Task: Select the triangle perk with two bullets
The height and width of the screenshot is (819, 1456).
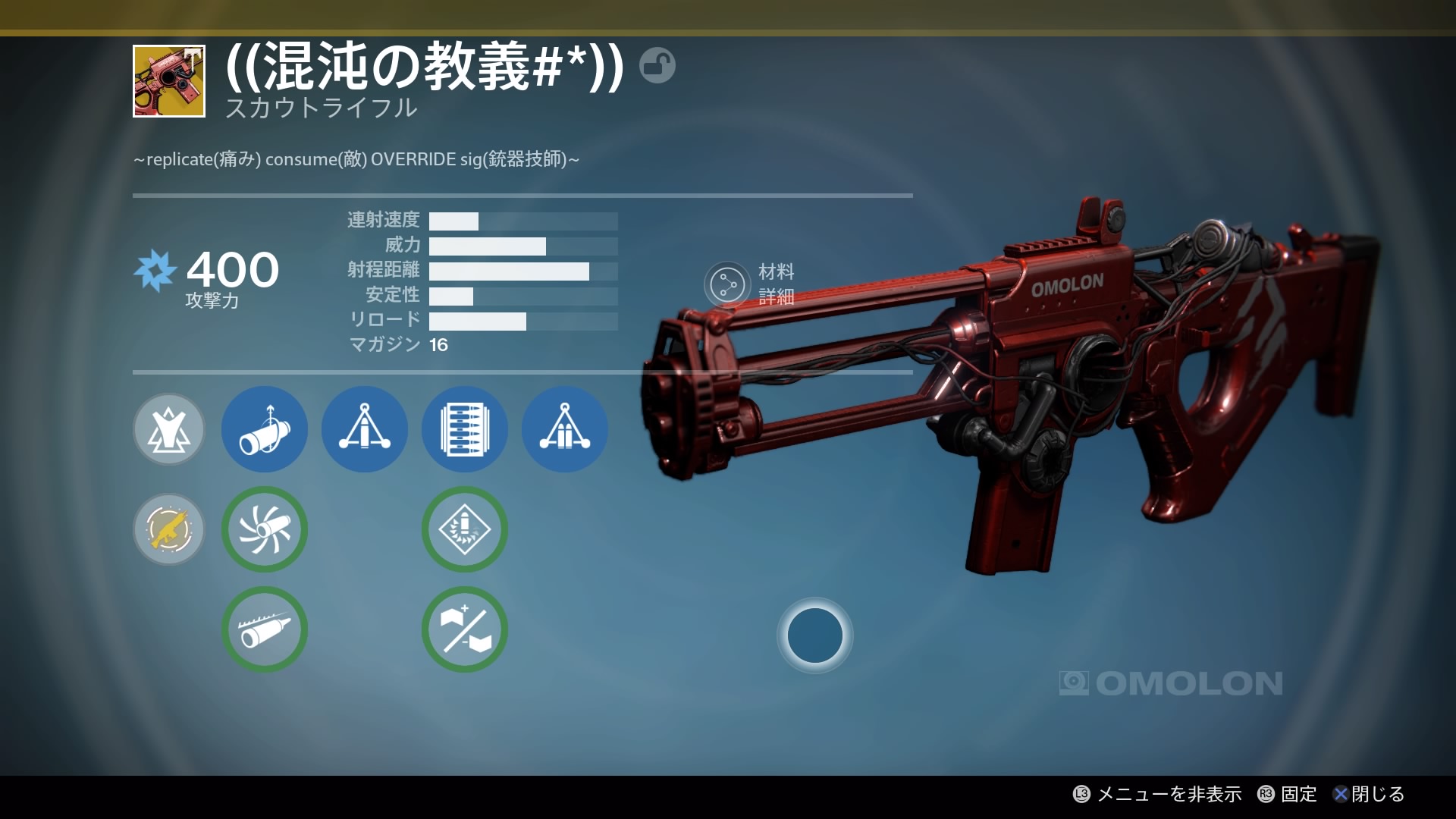Action: 565,429
